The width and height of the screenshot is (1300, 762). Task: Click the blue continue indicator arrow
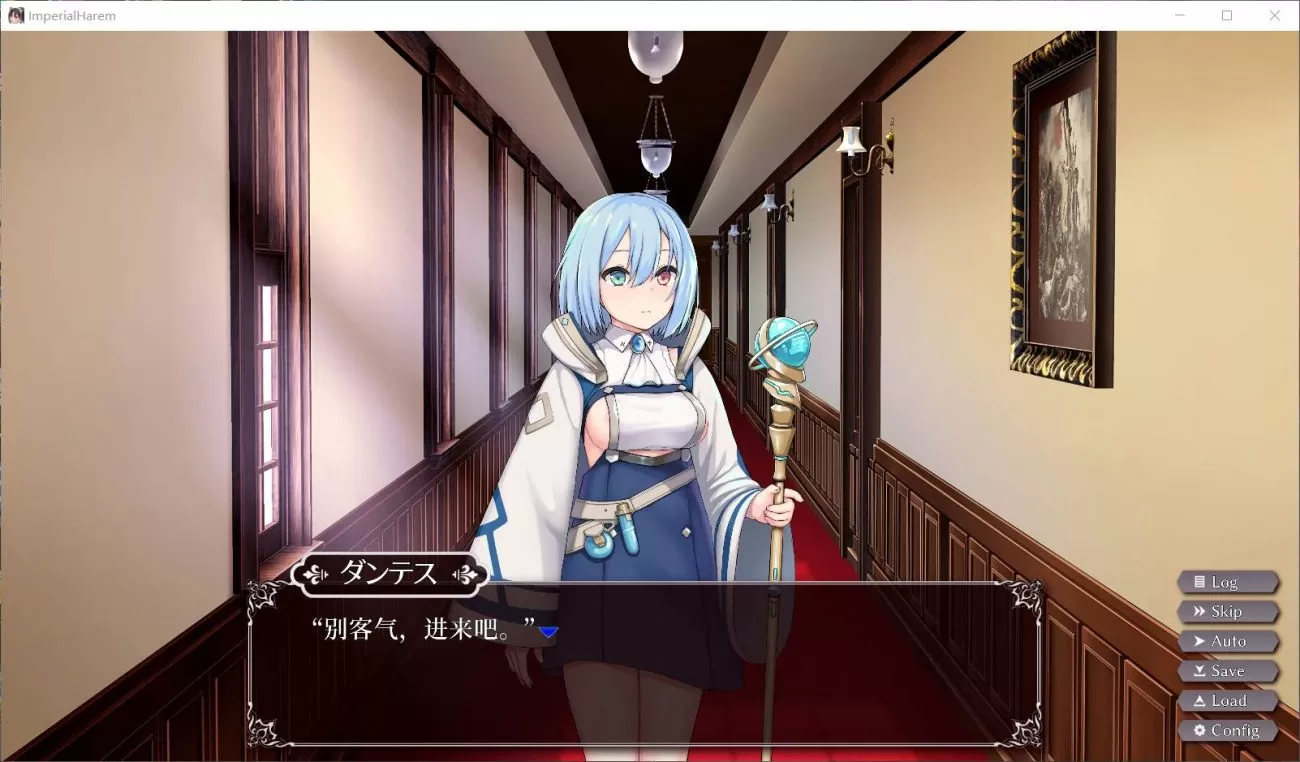pos(550,632)
